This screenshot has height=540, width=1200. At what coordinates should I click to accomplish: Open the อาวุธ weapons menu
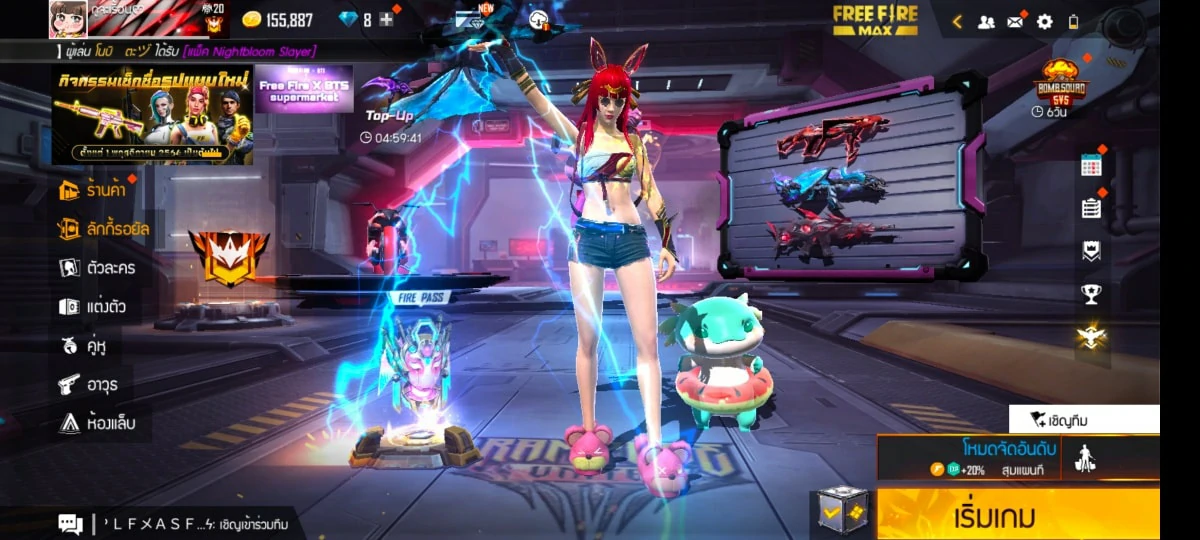(91, 384)
